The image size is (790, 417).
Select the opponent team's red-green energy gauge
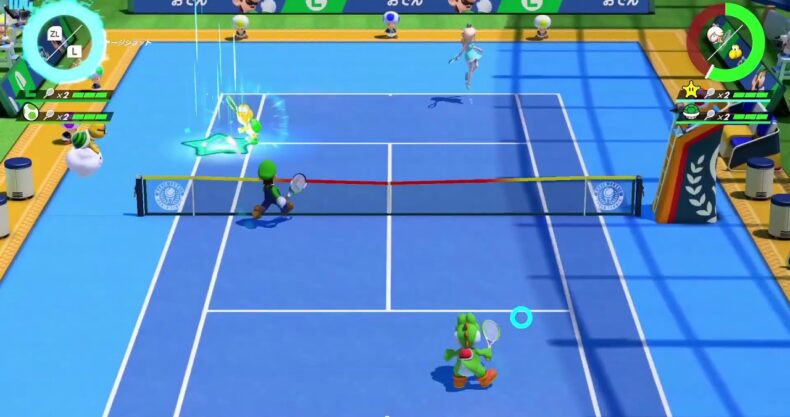[729, 42]
